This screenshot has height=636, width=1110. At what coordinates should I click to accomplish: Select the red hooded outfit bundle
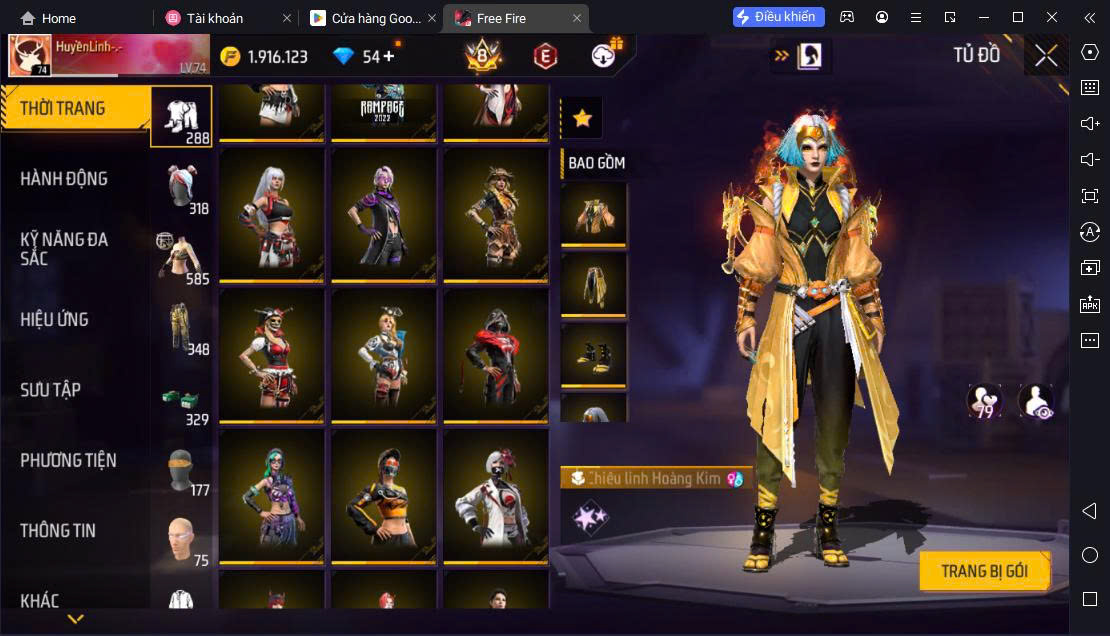coord(496,354)
